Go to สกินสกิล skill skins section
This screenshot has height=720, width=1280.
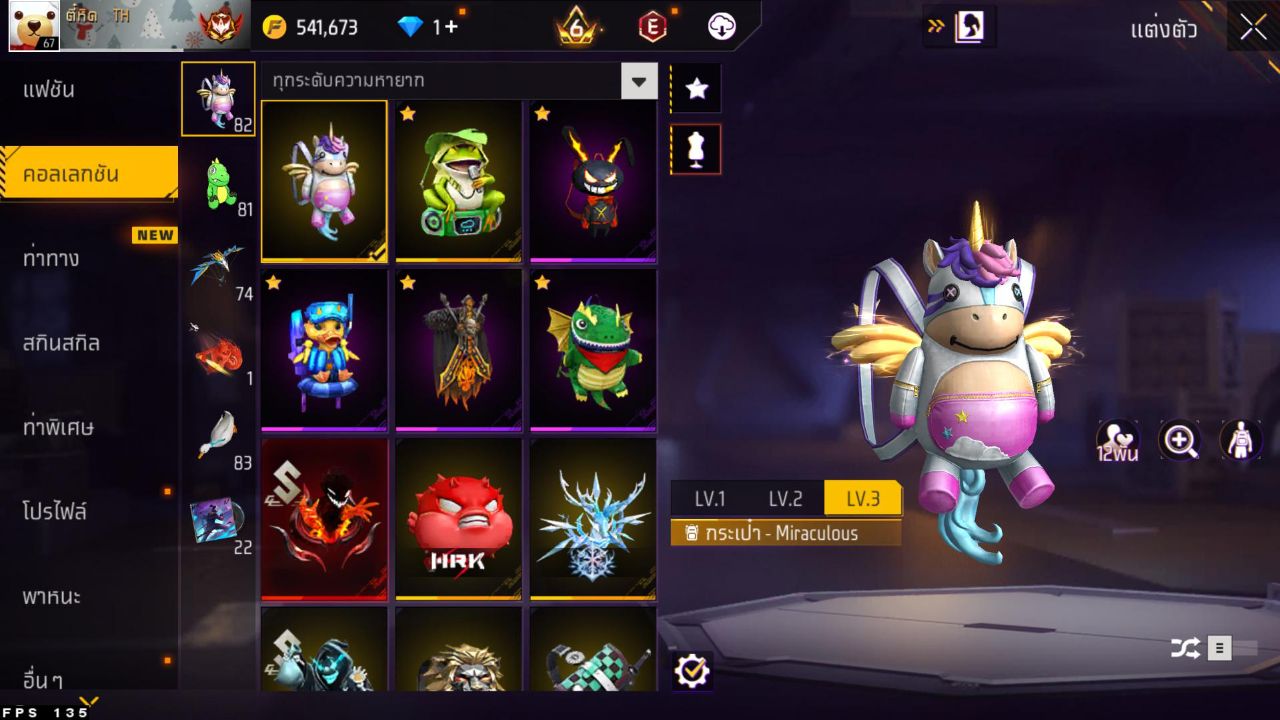tap(62, 343)
